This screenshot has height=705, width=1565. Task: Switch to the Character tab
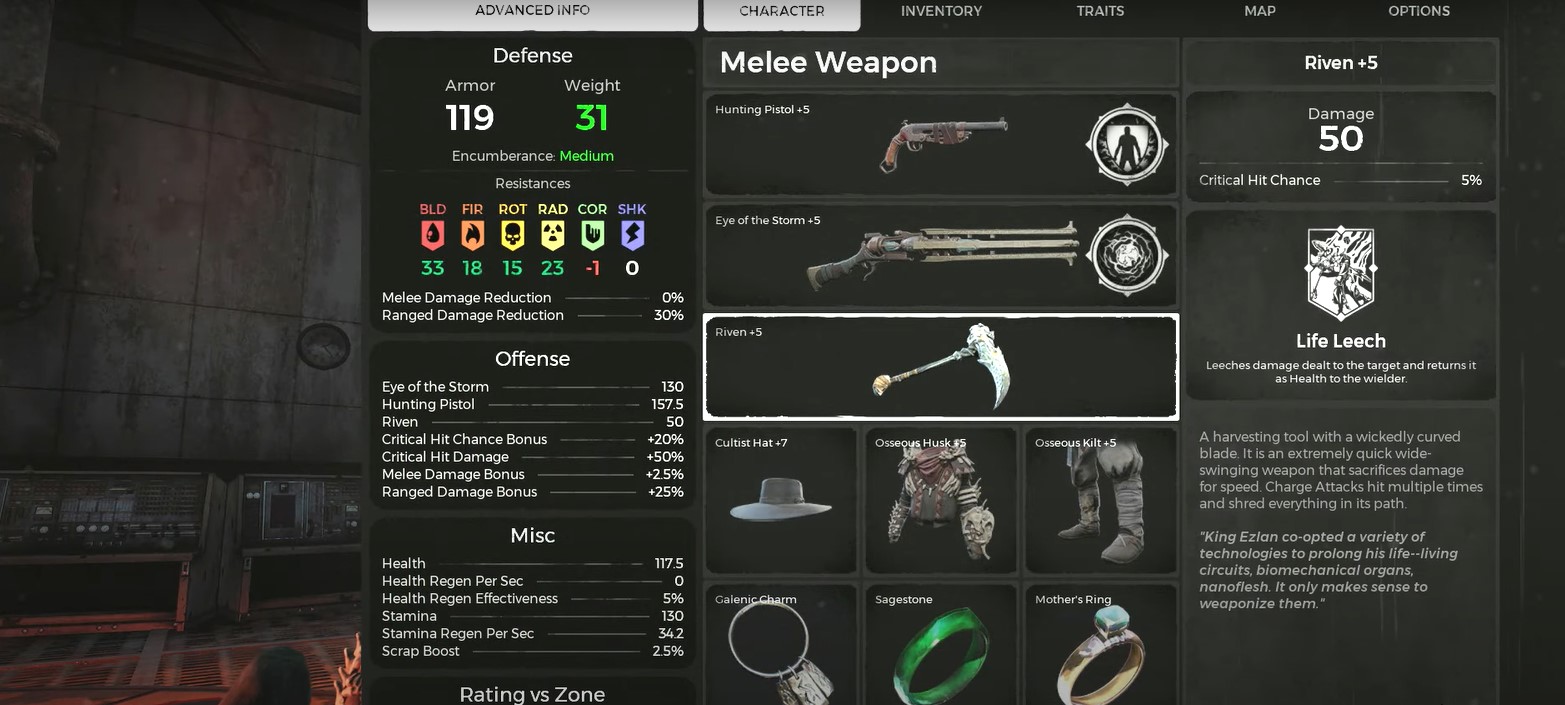(x=781, y=11)
